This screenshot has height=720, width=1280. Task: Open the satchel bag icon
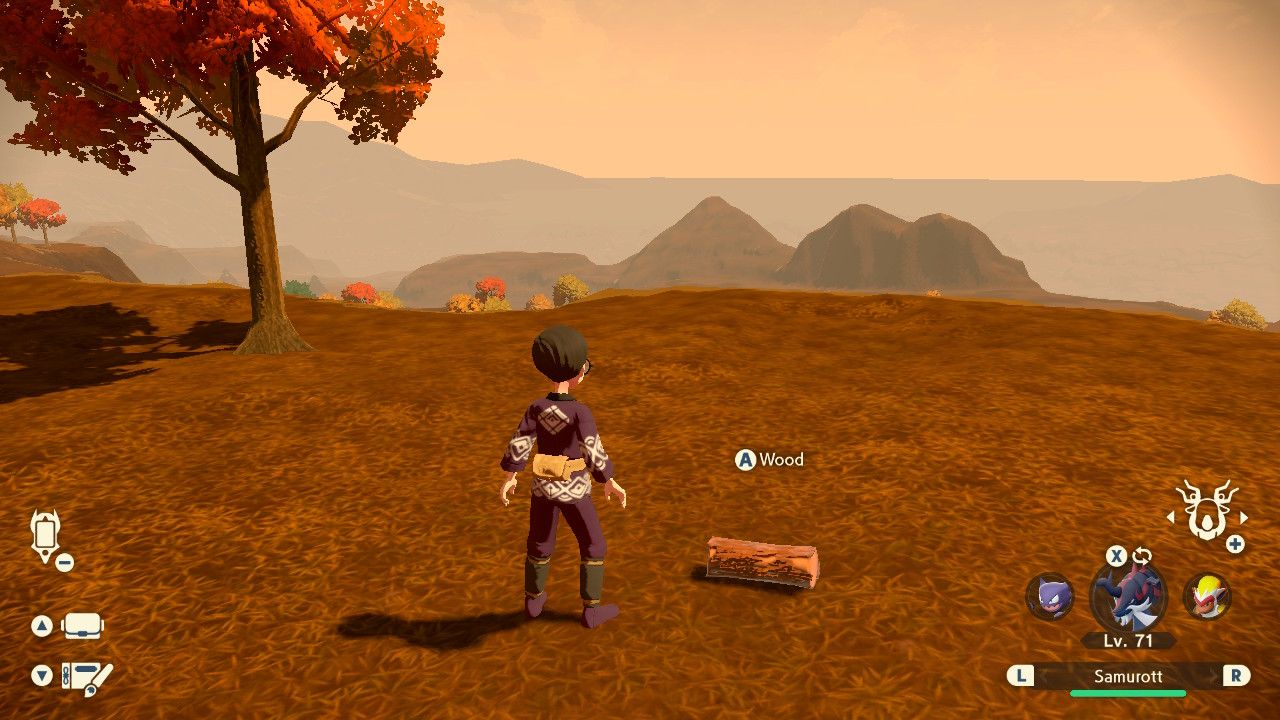click(82, 626)
